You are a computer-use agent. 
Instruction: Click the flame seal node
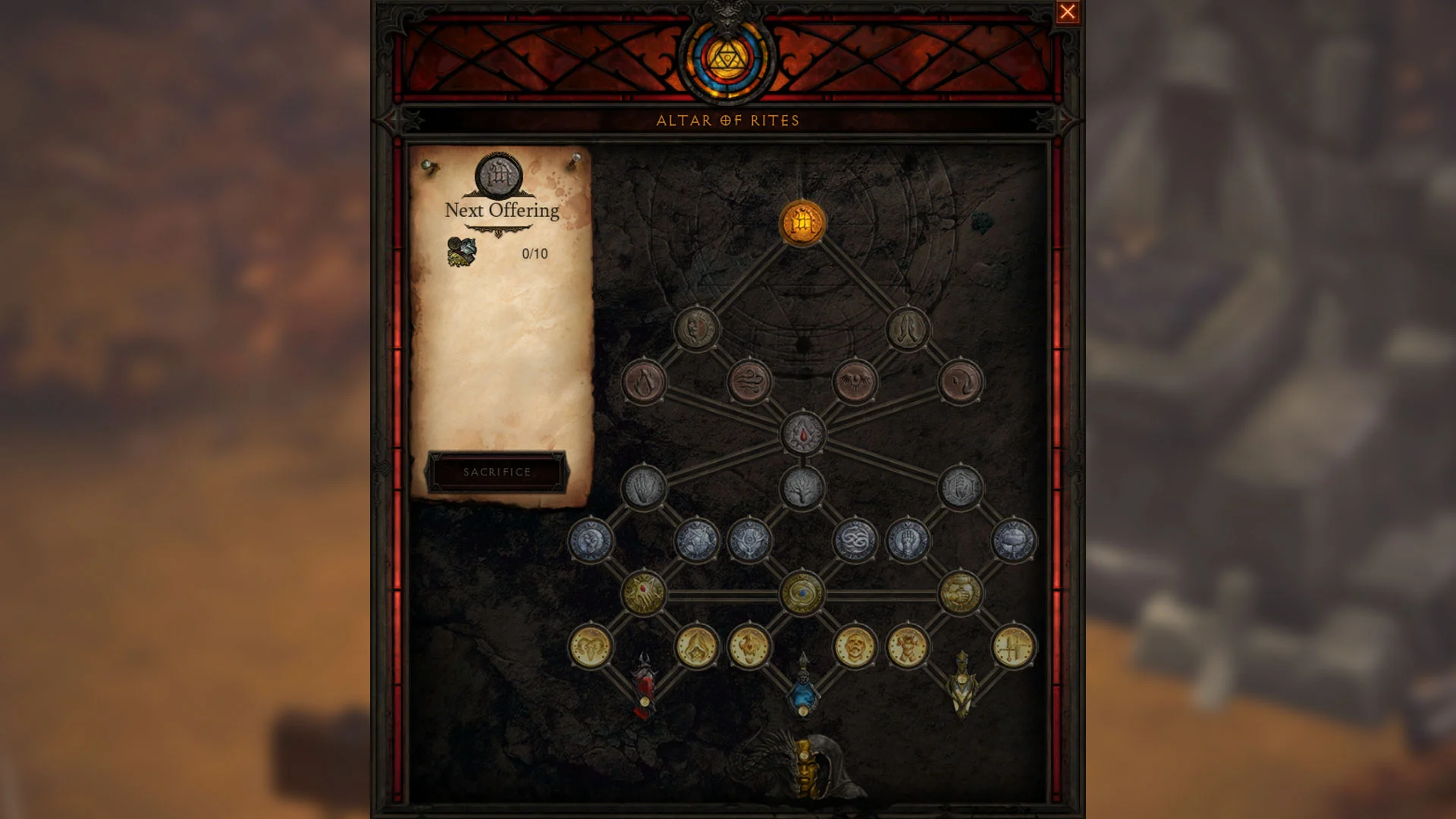(643, 383)
